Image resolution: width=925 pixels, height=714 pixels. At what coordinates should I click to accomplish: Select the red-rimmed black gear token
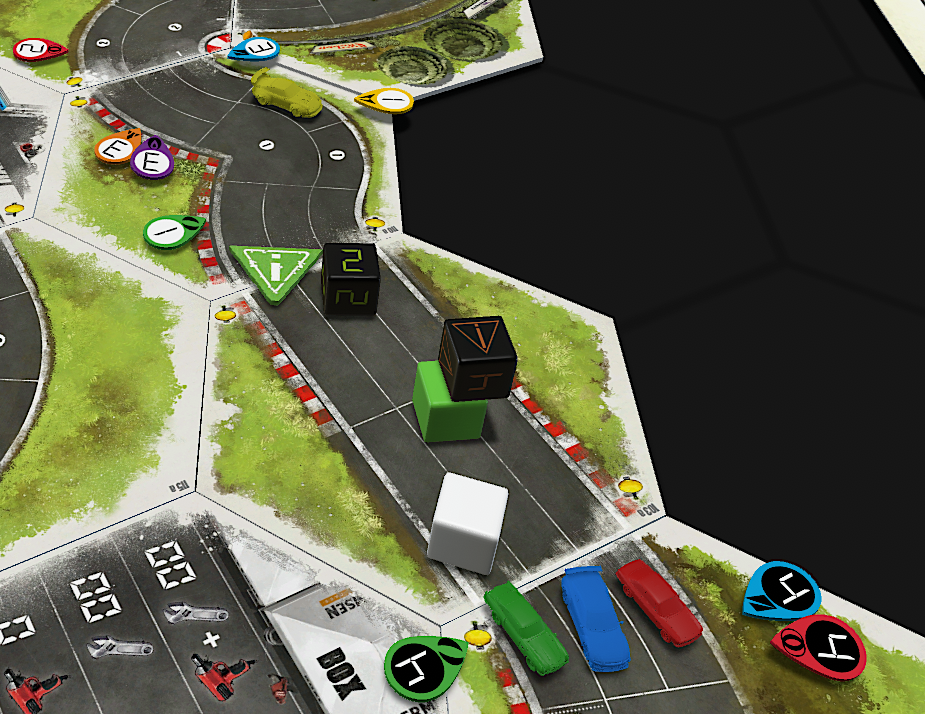(x=818, y=648)
